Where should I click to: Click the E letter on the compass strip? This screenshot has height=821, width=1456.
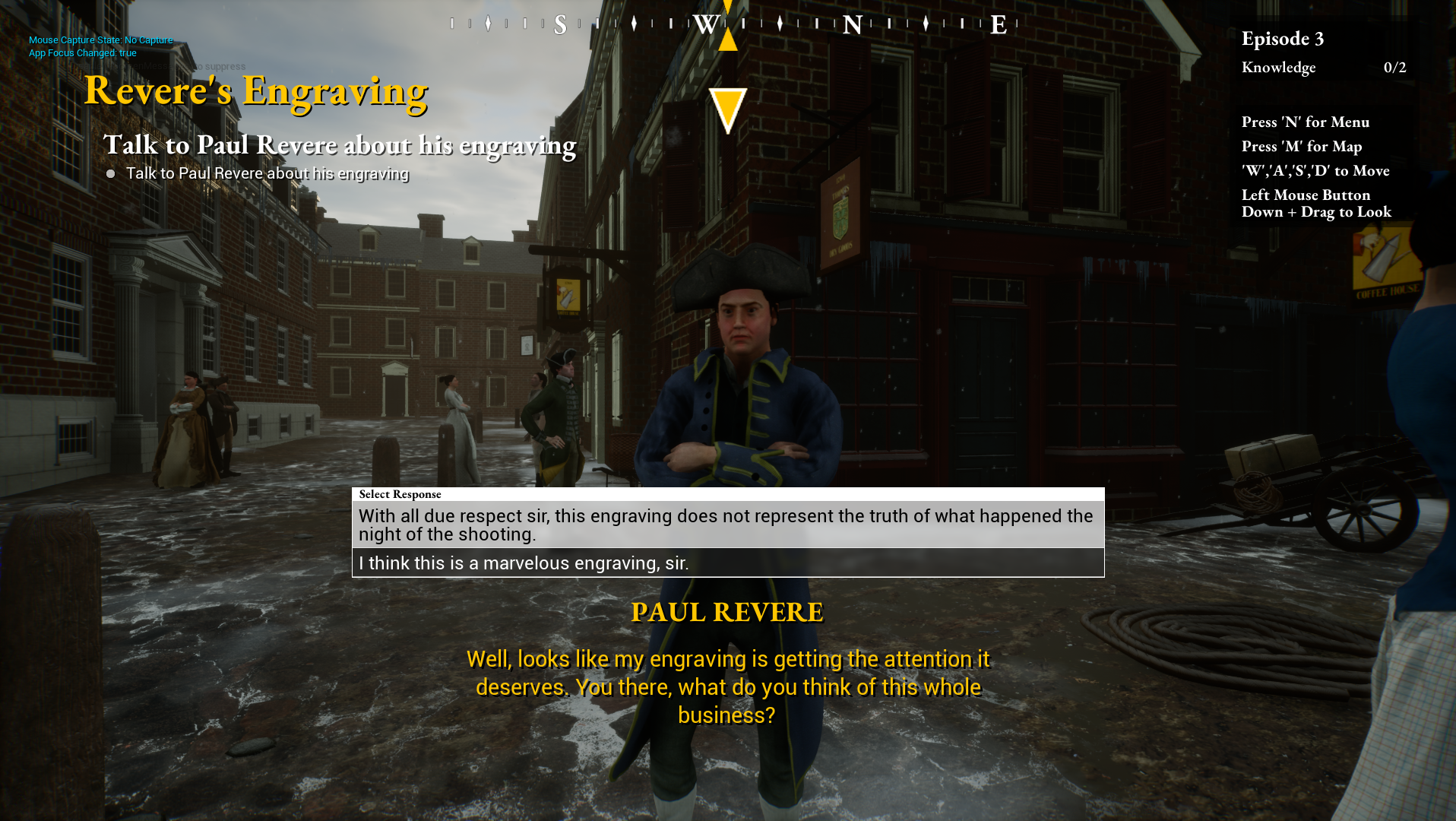(997, 25)
